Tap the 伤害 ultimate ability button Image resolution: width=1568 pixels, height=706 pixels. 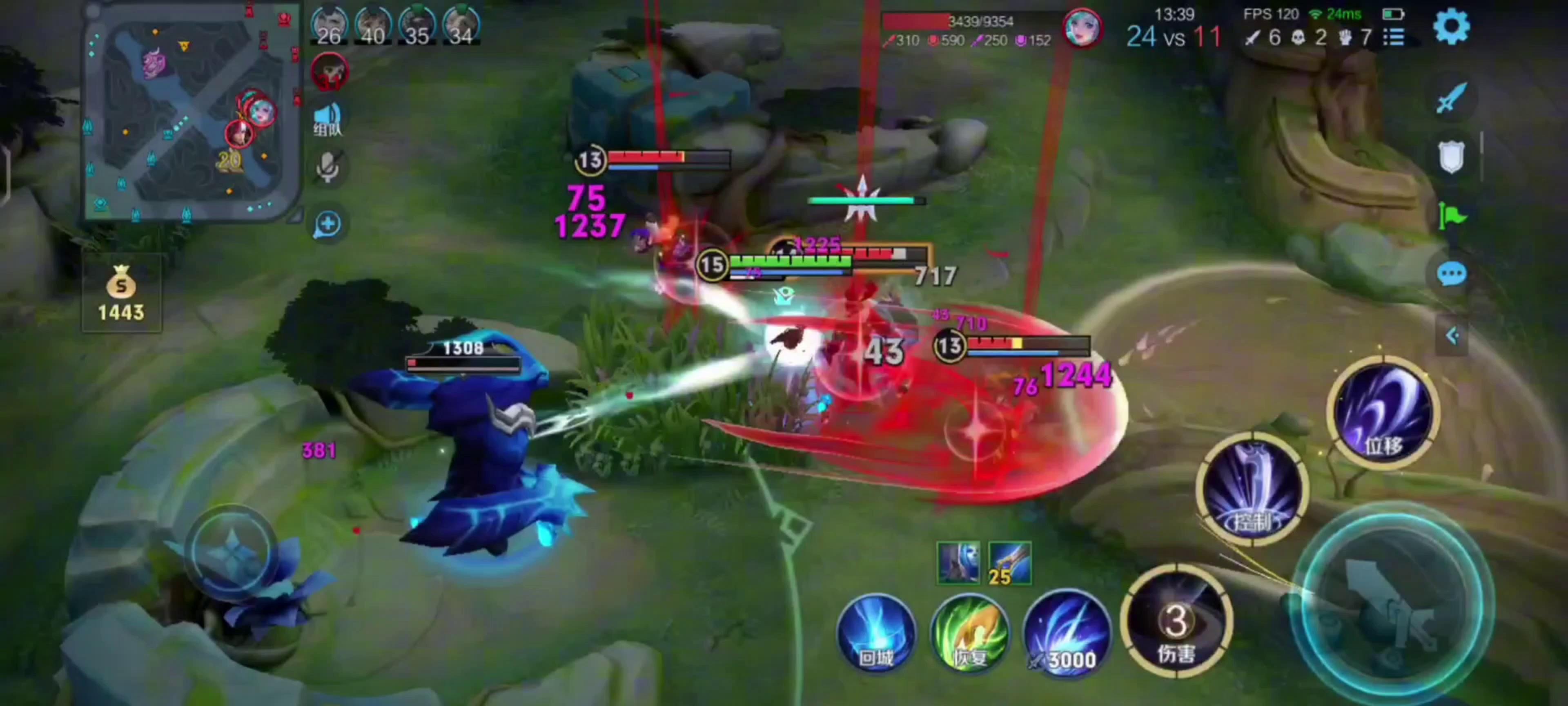[1176, 621]
